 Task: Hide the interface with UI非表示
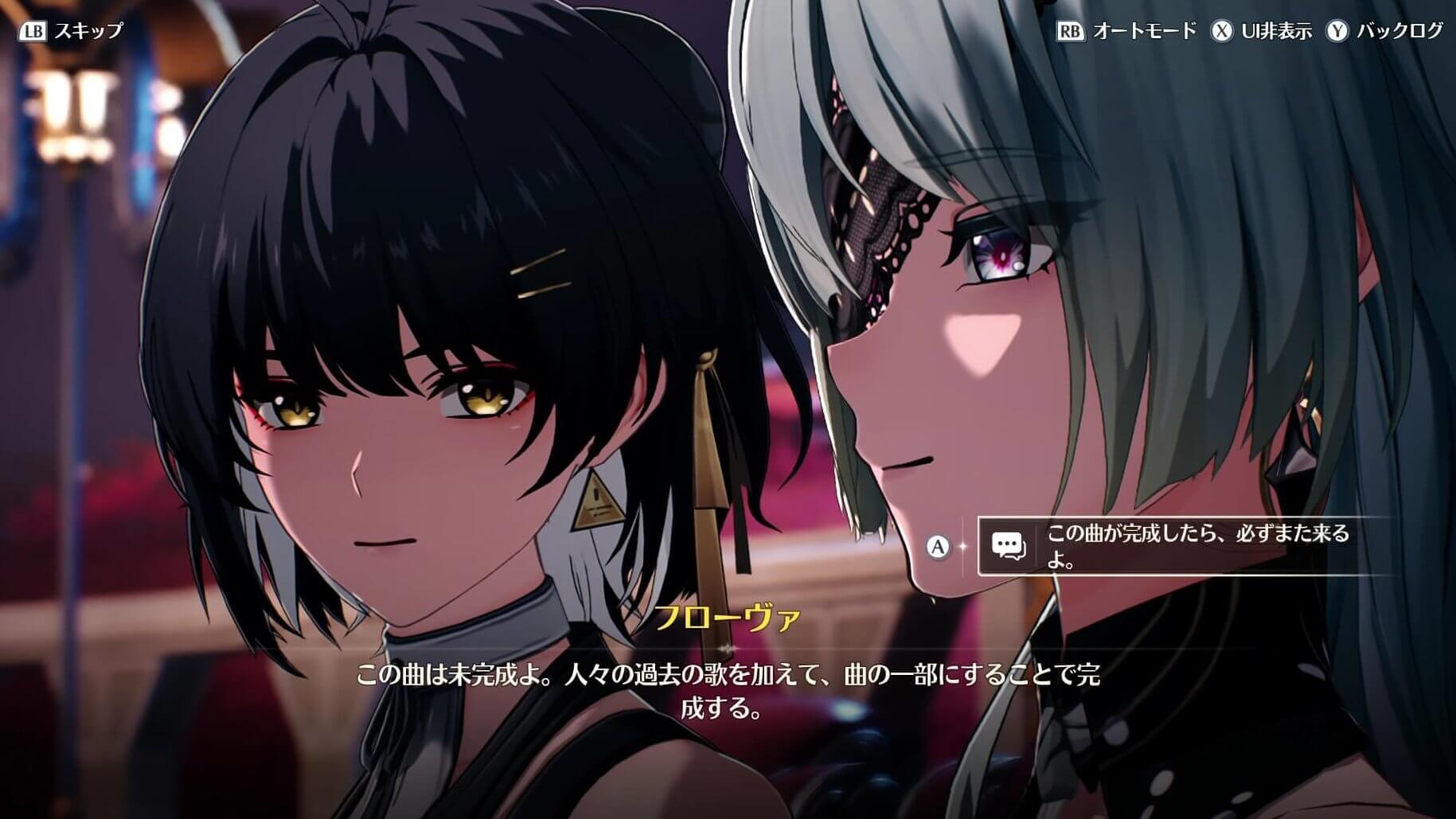point(1262,31)
